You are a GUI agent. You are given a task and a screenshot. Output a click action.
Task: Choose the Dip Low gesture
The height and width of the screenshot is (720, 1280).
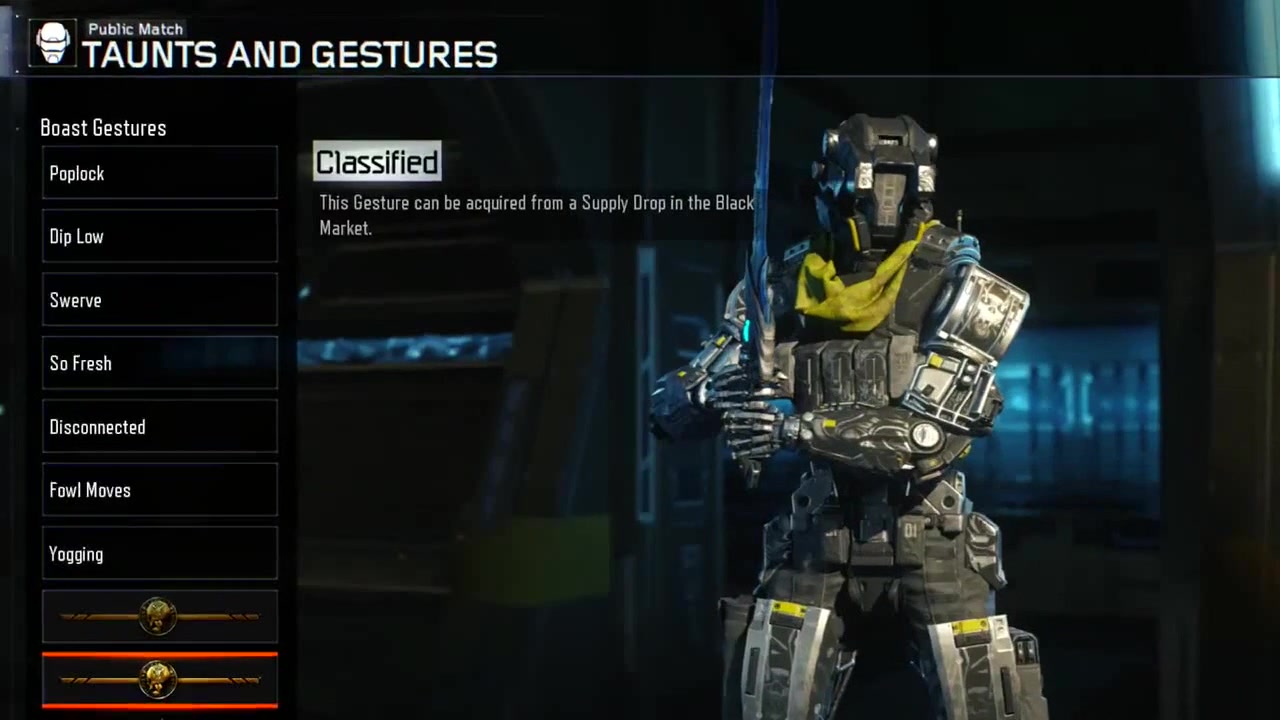pyautogui.click(x=160, y=236)
